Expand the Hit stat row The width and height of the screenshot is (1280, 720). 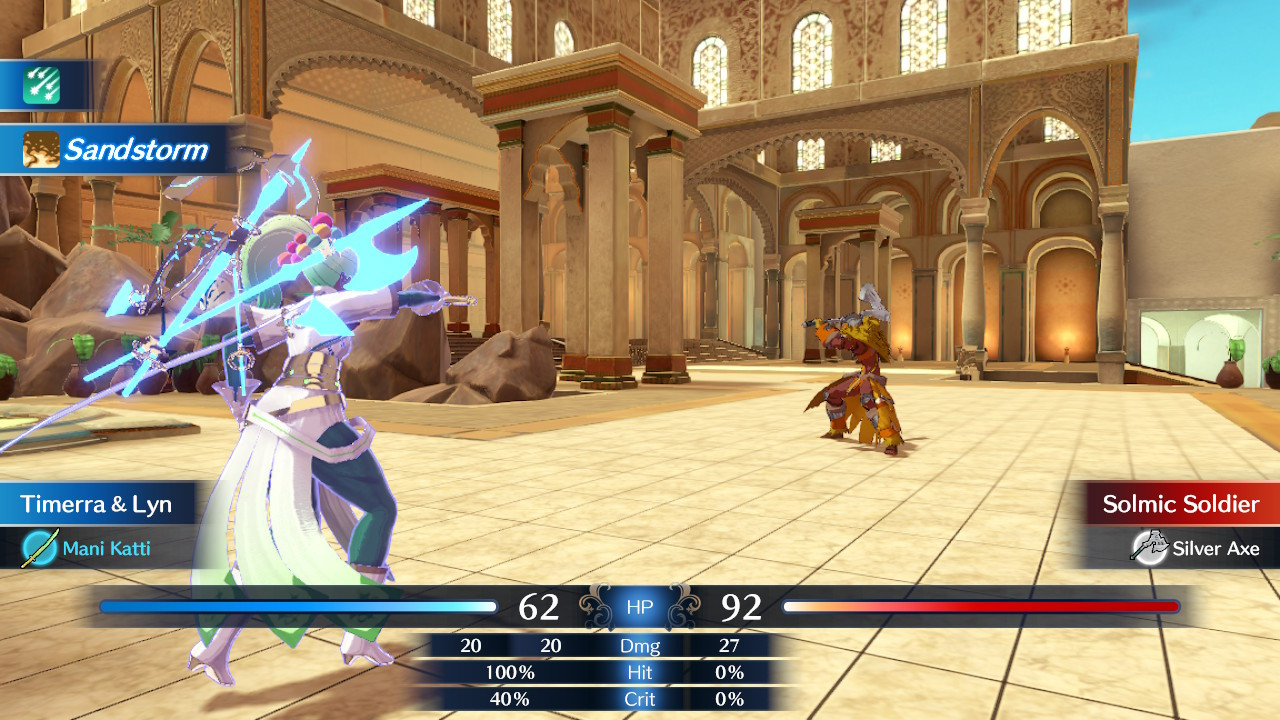point(640,673)
